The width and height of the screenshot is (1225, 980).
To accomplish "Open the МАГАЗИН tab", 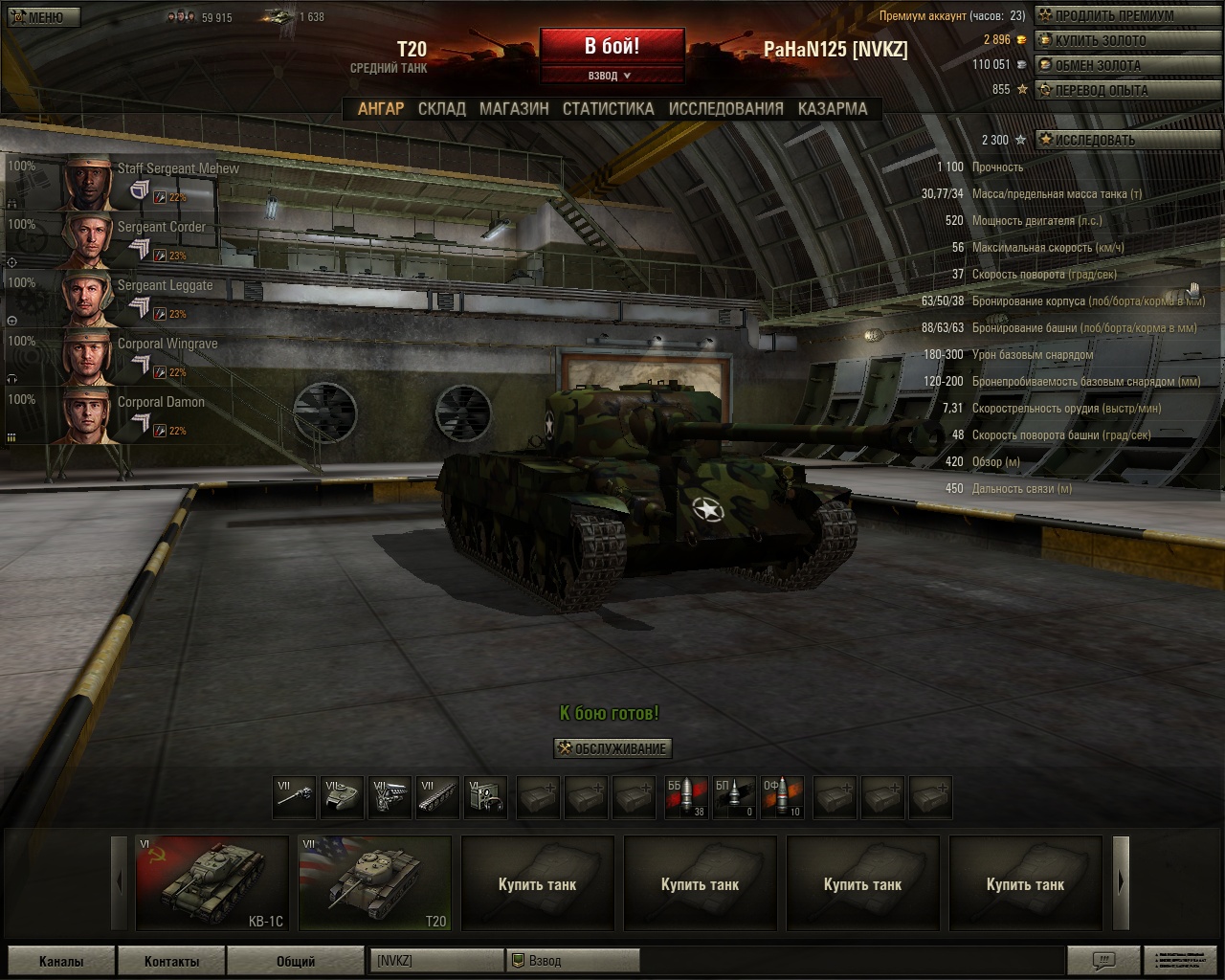I will coord(514,109).
